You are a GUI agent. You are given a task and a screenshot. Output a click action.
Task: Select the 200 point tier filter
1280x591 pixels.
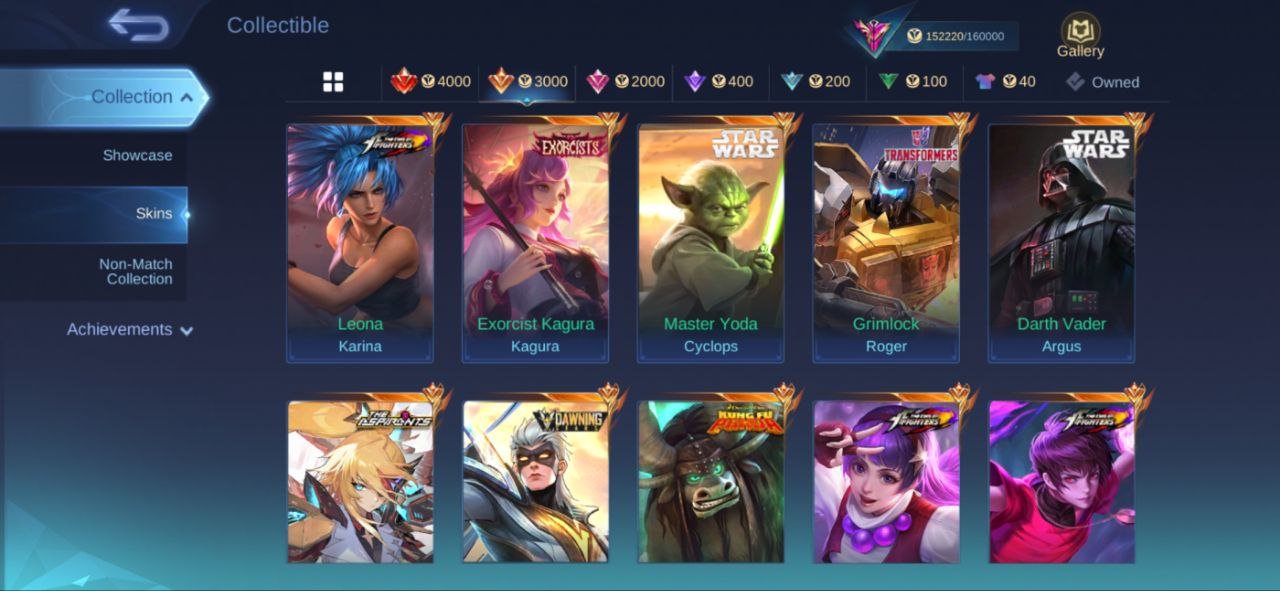tap(816, 82)
